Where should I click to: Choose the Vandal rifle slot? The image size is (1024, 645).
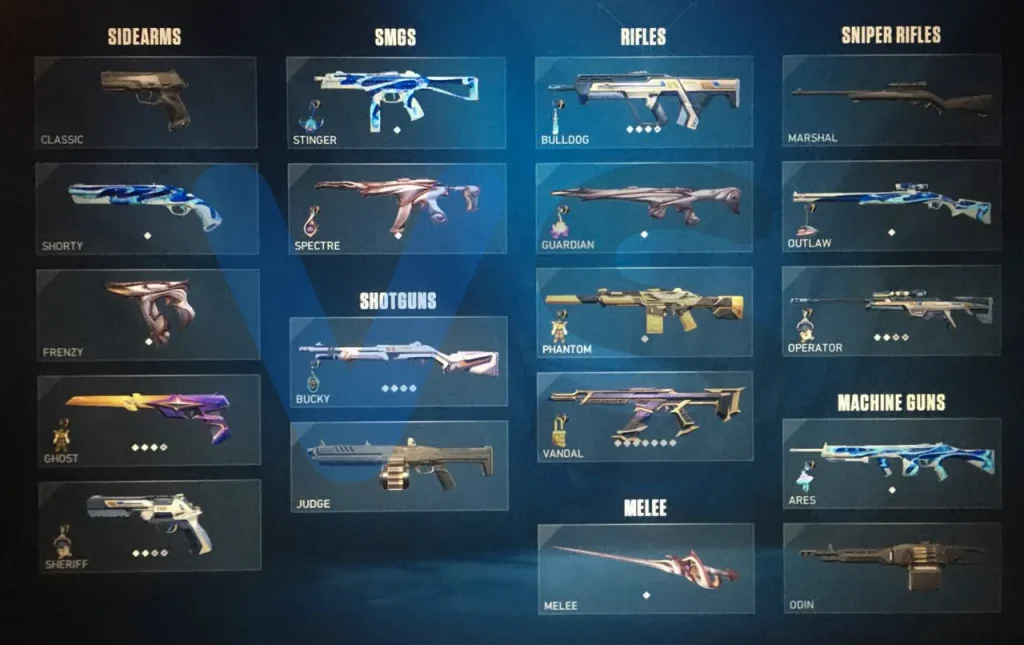click(x=645, y=416)
